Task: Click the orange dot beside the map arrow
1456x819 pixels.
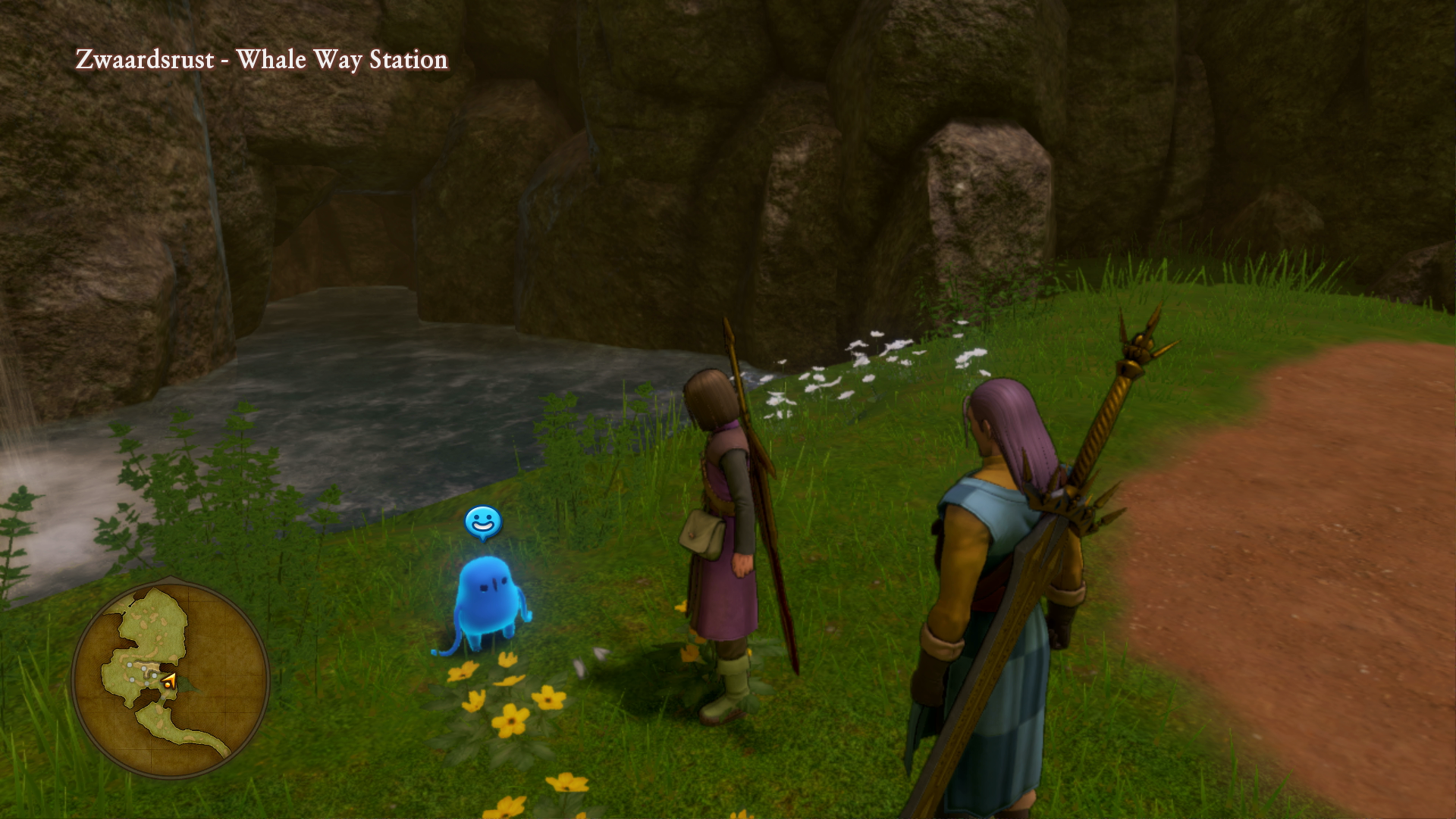Action: [168, 686]
